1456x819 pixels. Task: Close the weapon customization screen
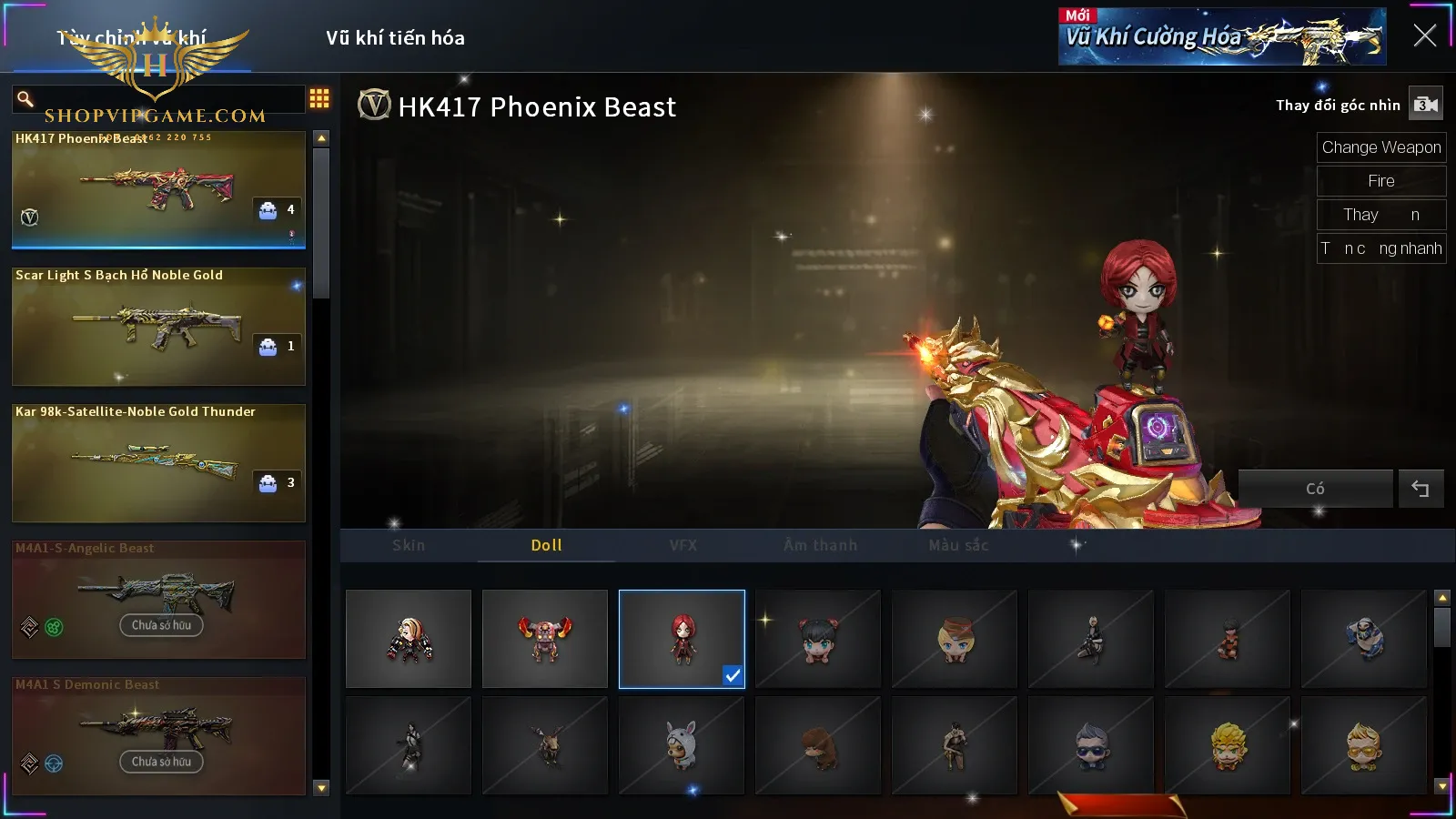1424,35
